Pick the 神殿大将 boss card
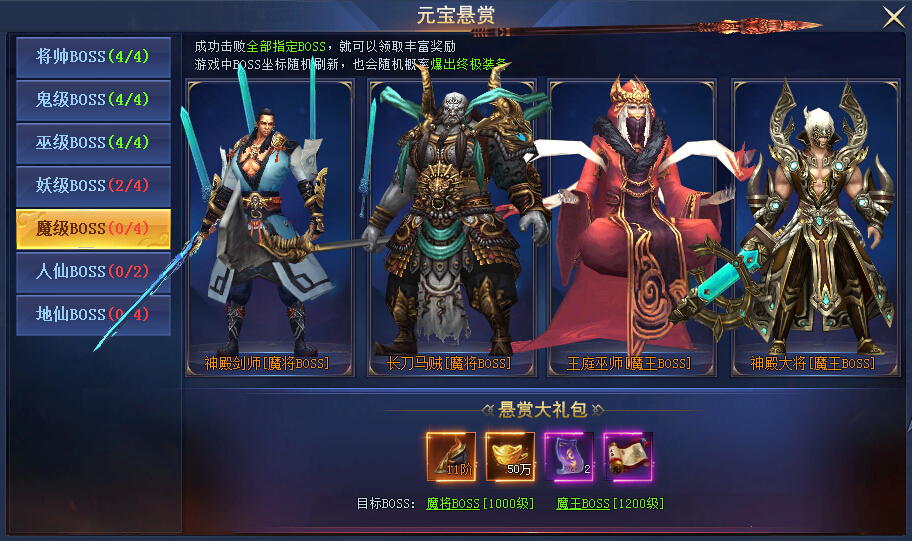Viewport: 912px width, 541px height. click(x=814, y=228)
